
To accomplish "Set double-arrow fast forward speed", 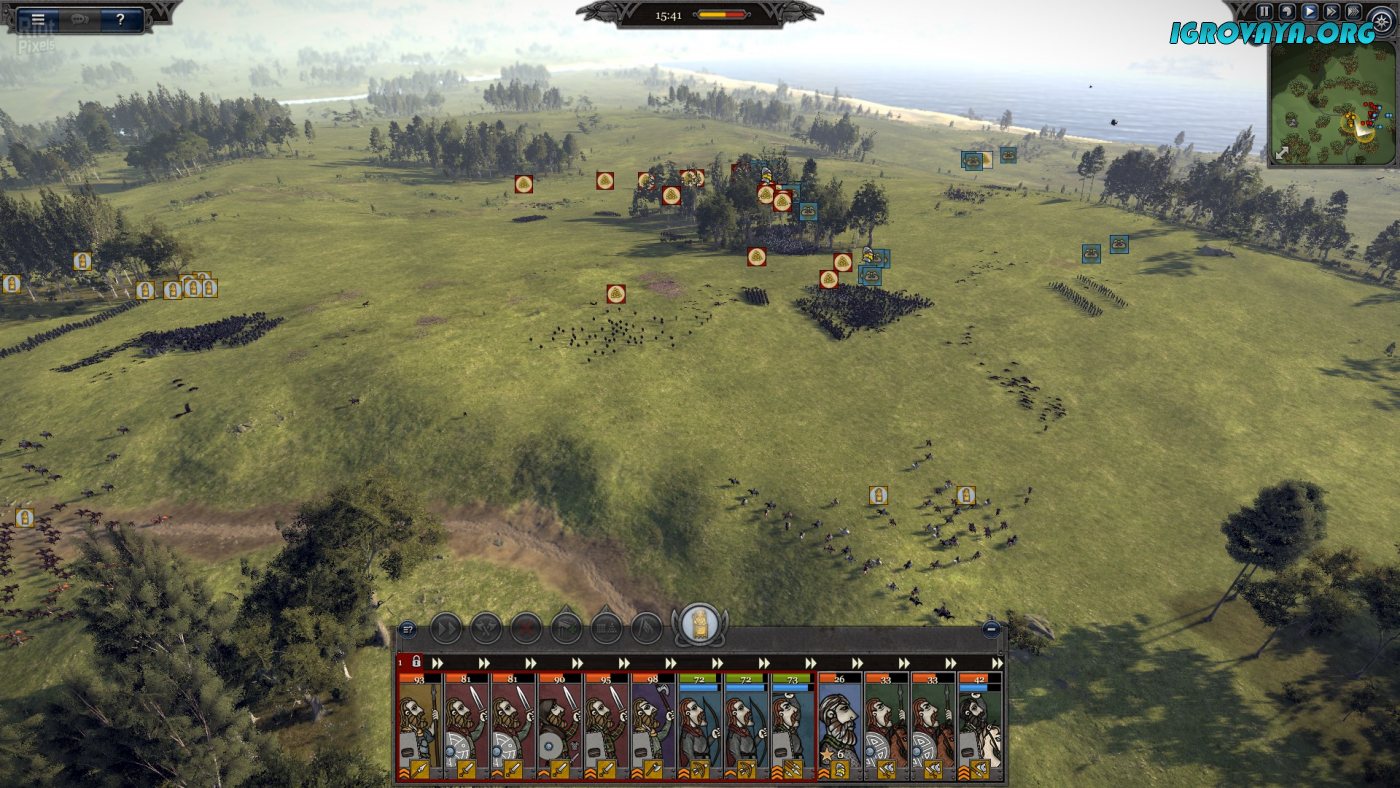I will click(1331, 12).
